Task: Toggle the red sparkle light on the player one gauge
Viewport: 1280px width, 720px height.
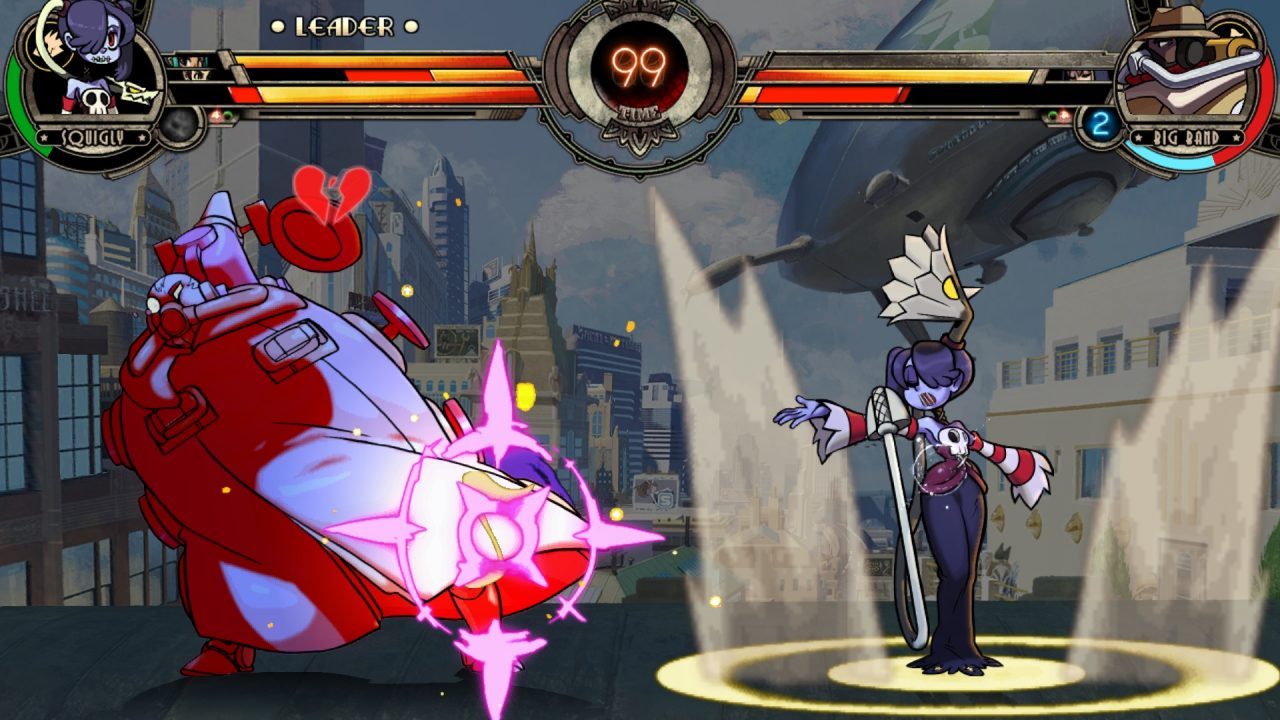Action: click(x=217, y=113)
